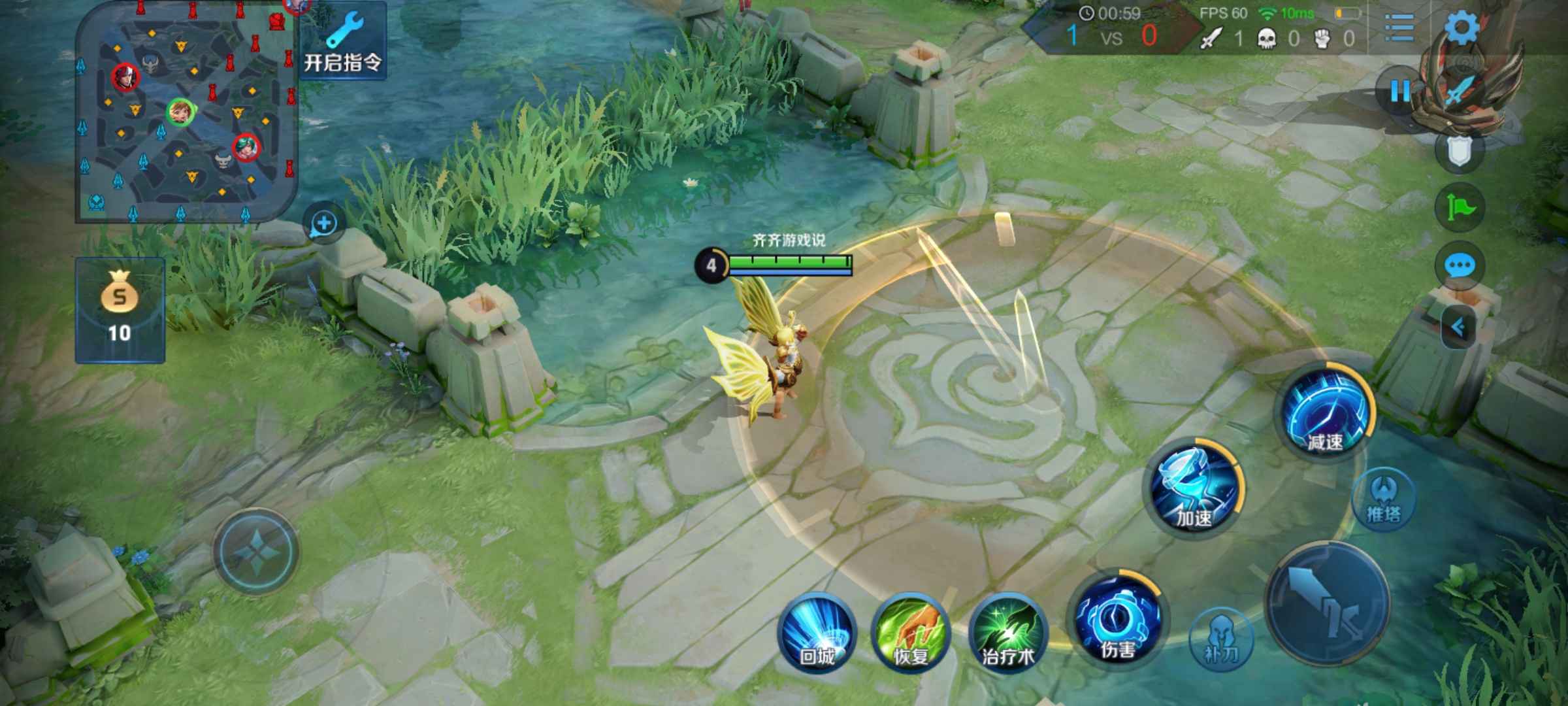This screenshot has height=706, width=1568.
Task: Open the 开启指令 wrench panel
Action: click(342, 42)
